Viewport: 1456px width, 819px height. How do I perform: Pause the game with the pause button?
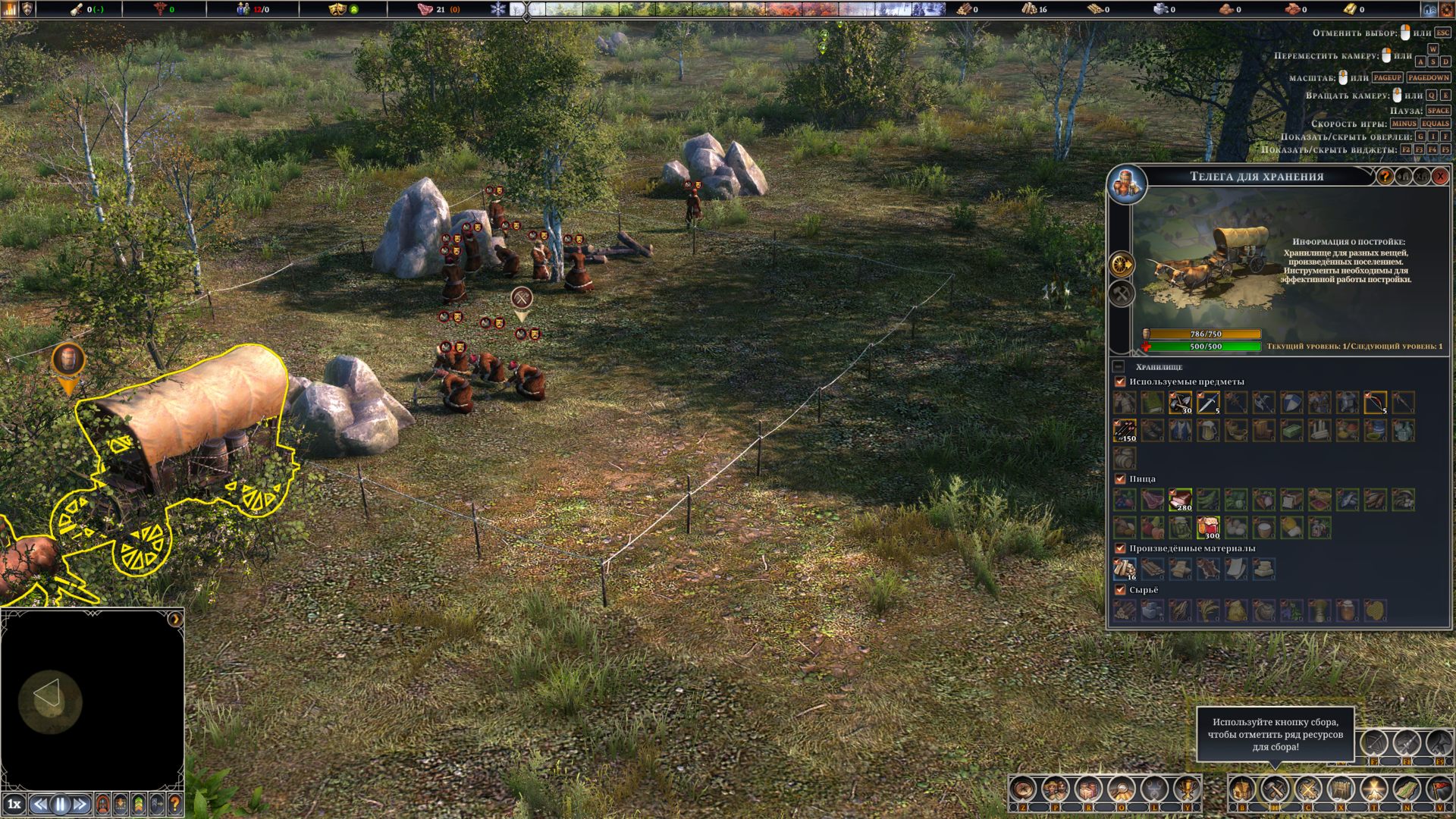click(x=60, y=804)
